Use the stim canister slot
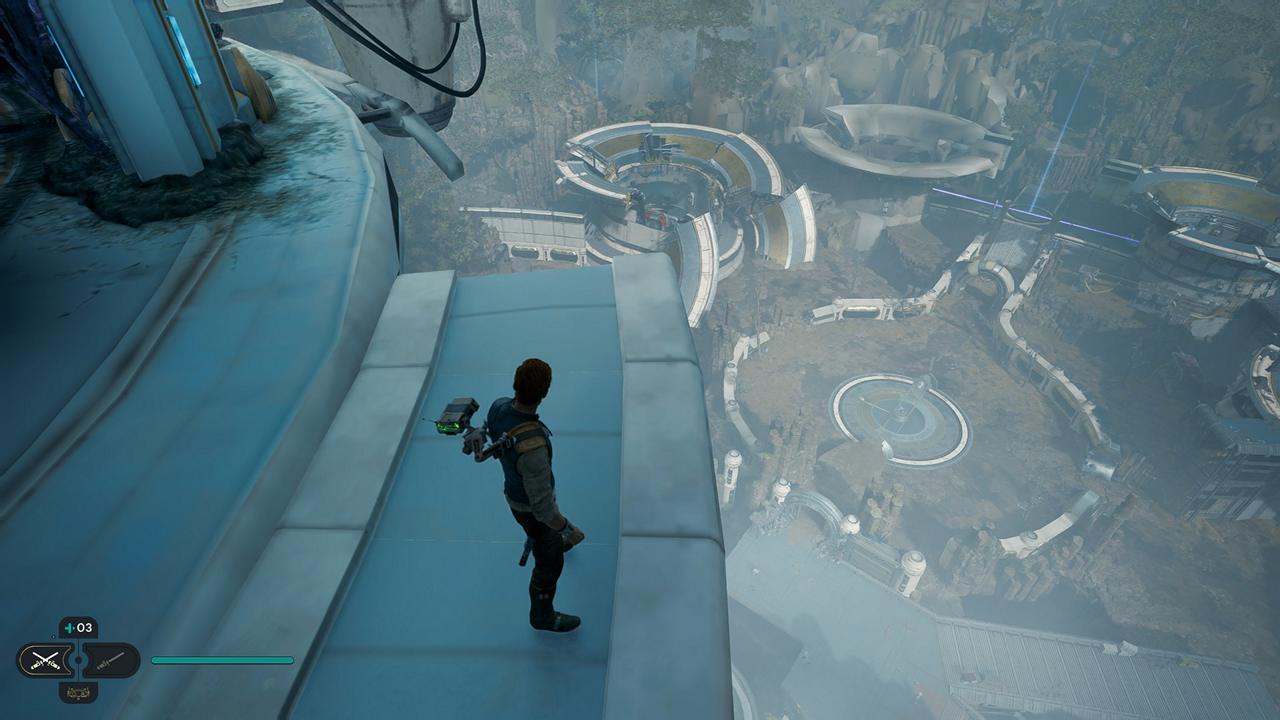 pyautogui.click(x=78, y=628)
